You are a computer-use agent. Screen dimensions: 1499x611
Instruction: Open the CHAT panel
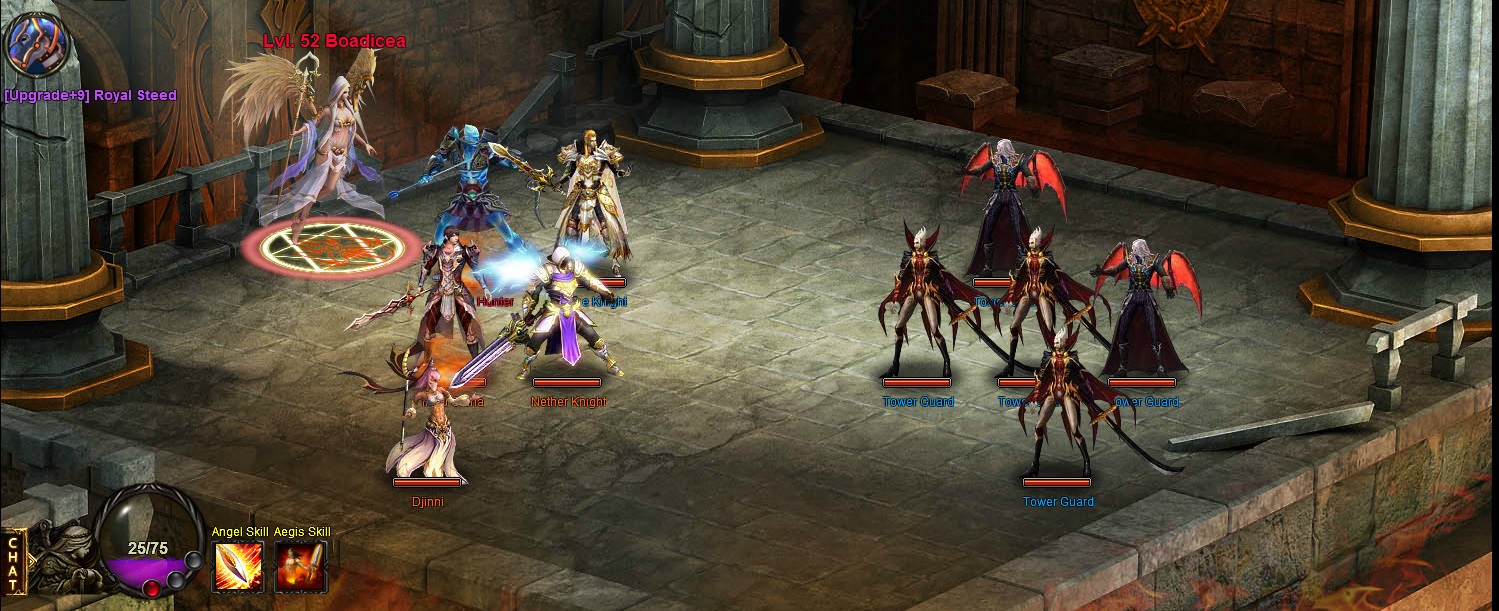(13, 563)
